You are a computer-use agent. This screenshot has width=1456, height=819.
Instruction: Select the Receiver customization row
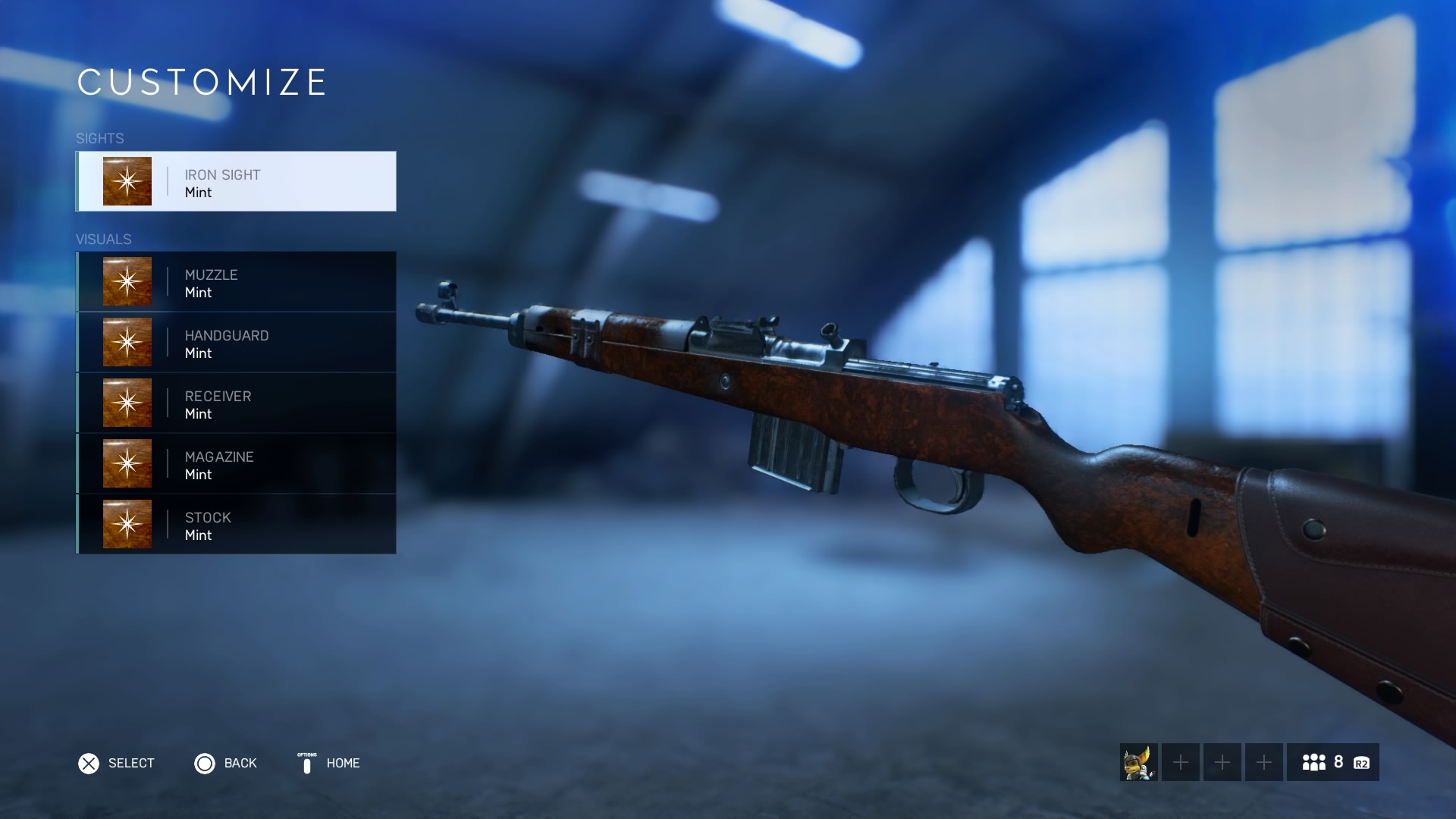[236, 403]
